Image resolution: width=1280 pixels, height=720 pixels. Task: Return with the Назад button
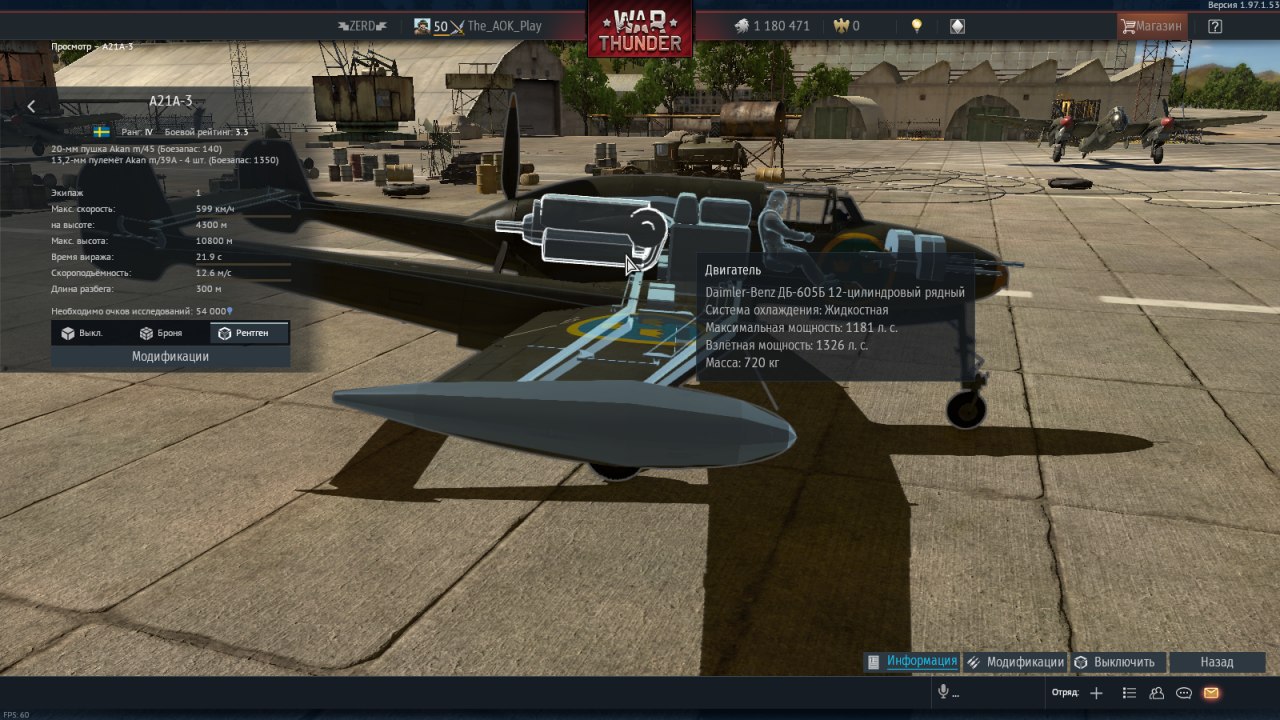1217,662
